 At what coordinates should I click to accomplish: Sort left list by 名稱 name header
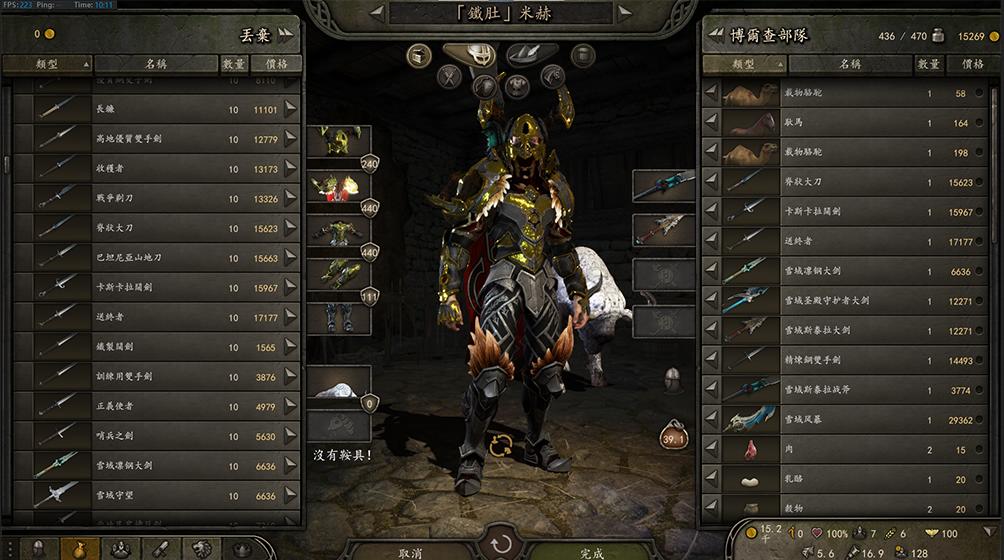click(155, 64)
